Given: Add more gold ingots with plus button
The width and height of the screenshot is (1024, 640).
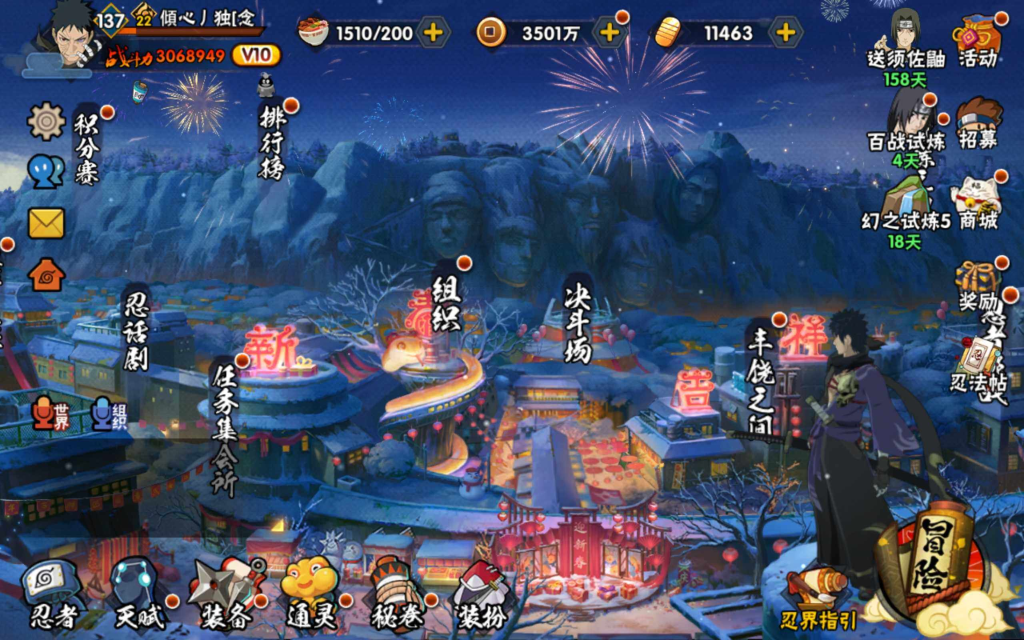Looking at the screenshot, I should (786, 32).
